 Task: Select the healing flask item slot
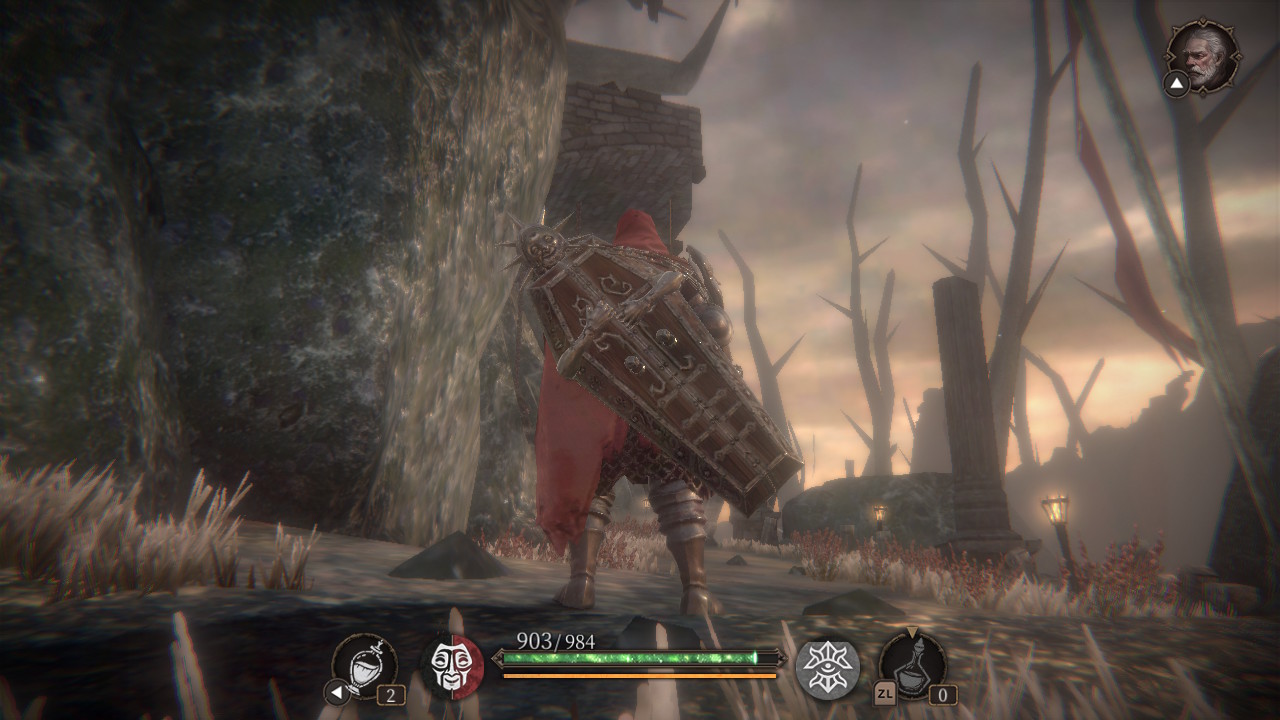(x=364, y=664)
